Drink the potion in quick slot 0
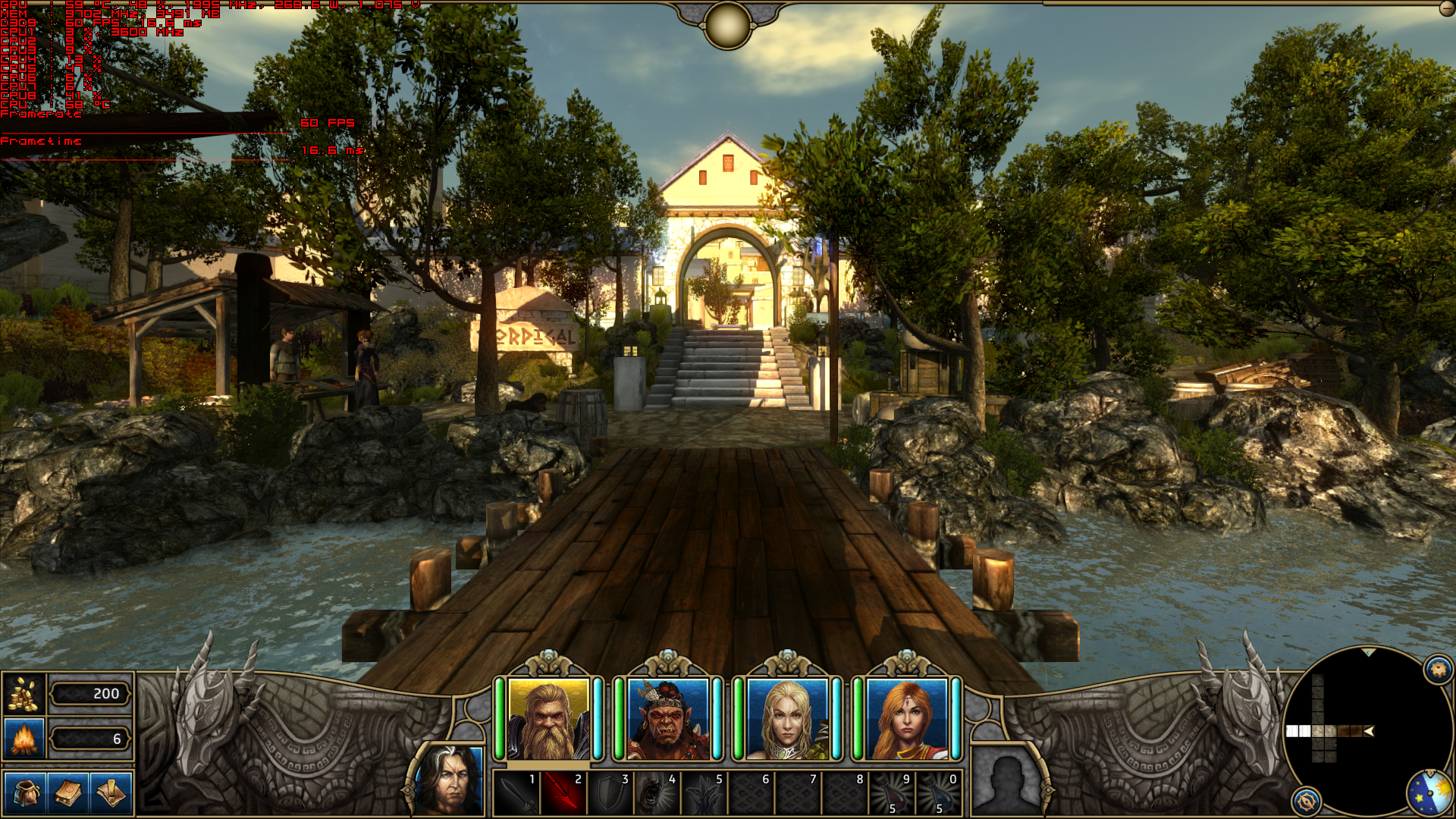Image resolution: width=1456 pixels, height=819 pixels. click(x=940, y=793)
